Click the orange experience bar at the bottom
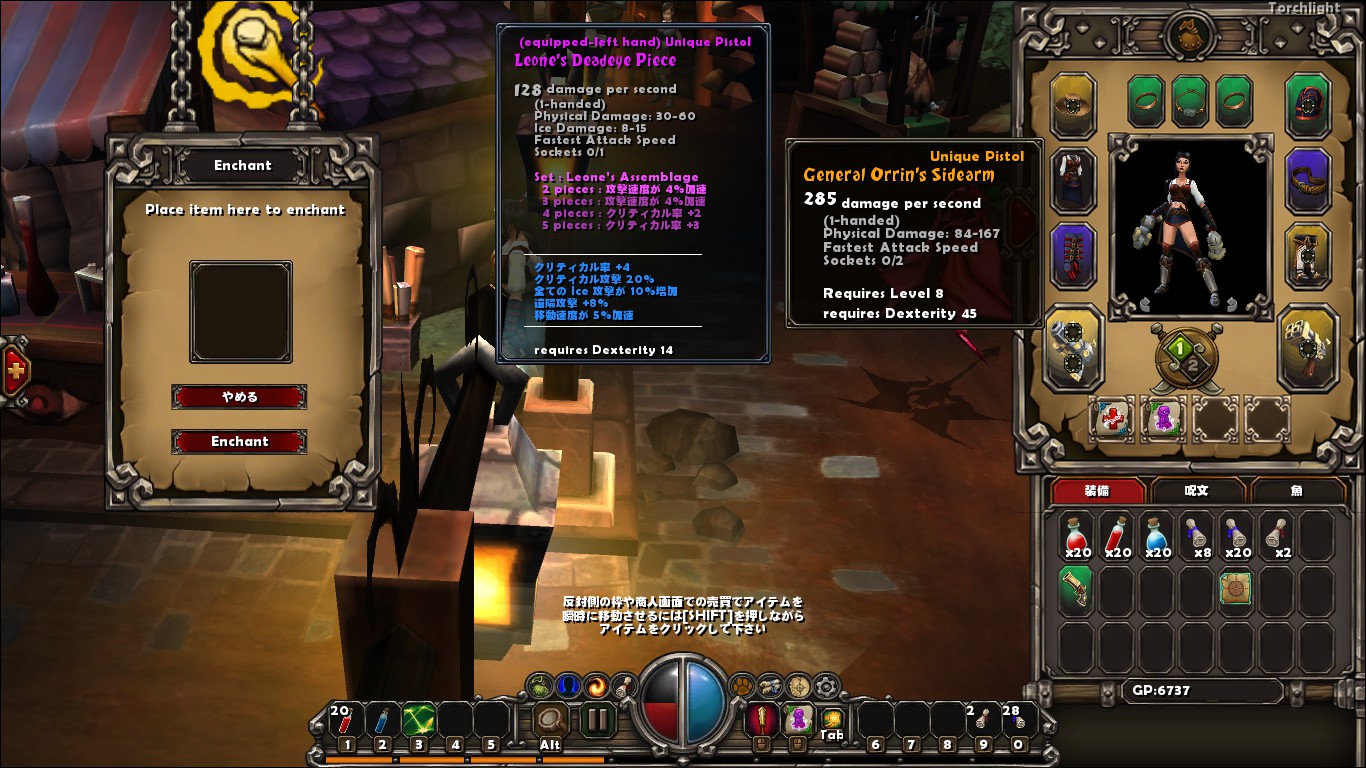This screenshot has height=768, width=1366. coord(450,759)
